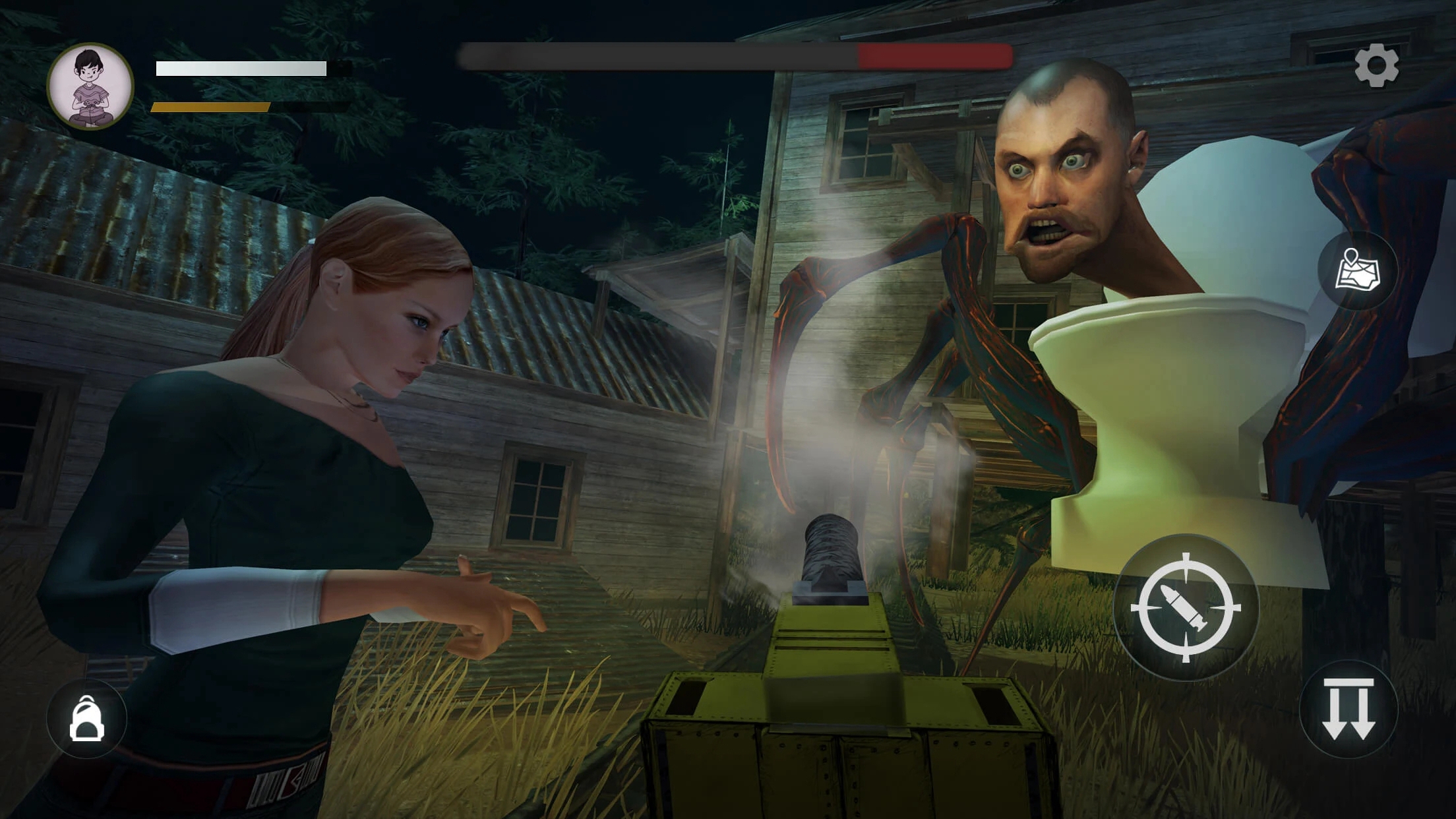Tap the double down-arrow button
Image resolution: width=1456 pixels, height=819 pixels.
click(x=1348, y=710)
